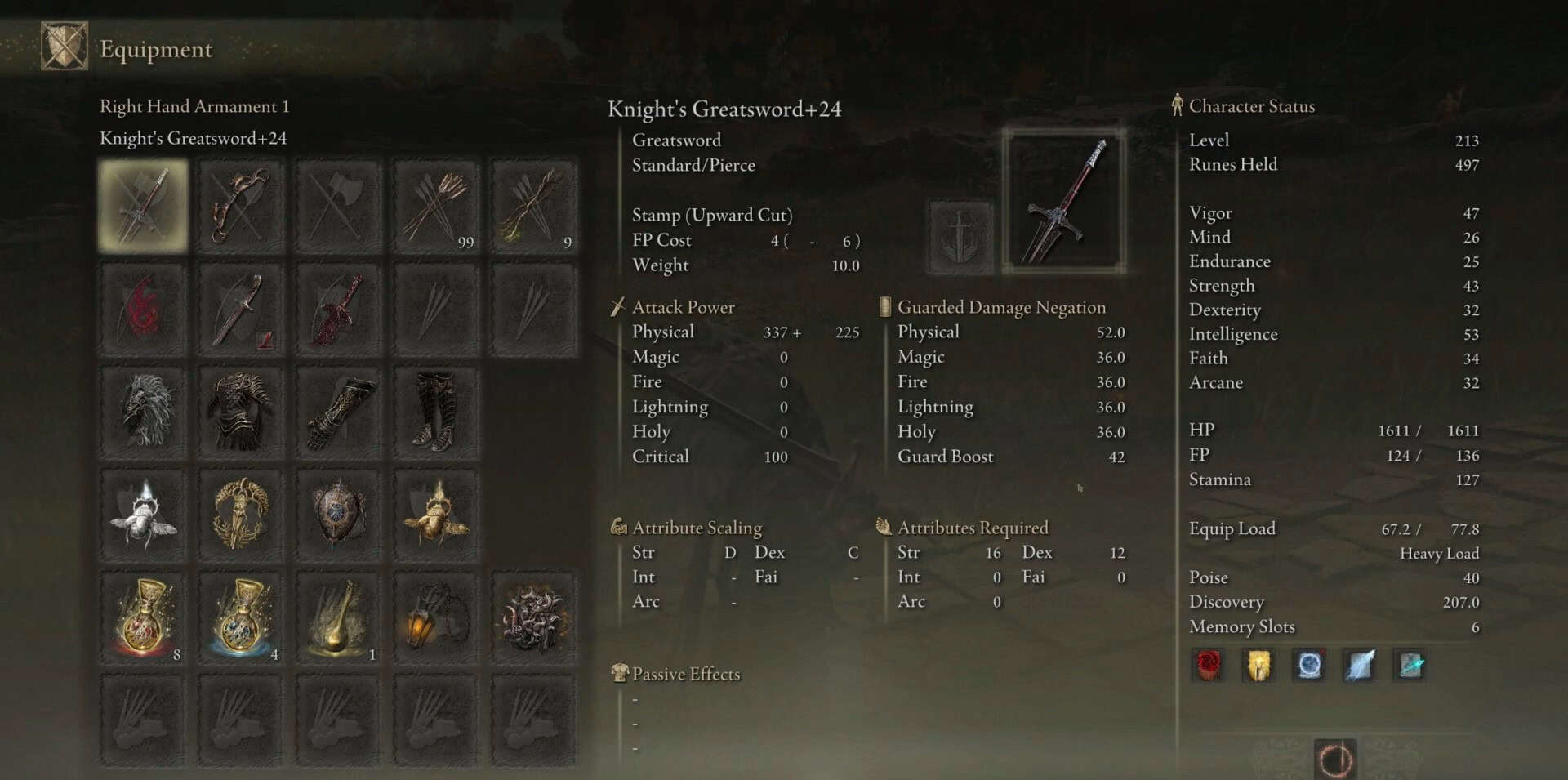Open the greaves leg armor slot
The height and width of the screenshot is (780, 1568).
(x=437, y=412)
